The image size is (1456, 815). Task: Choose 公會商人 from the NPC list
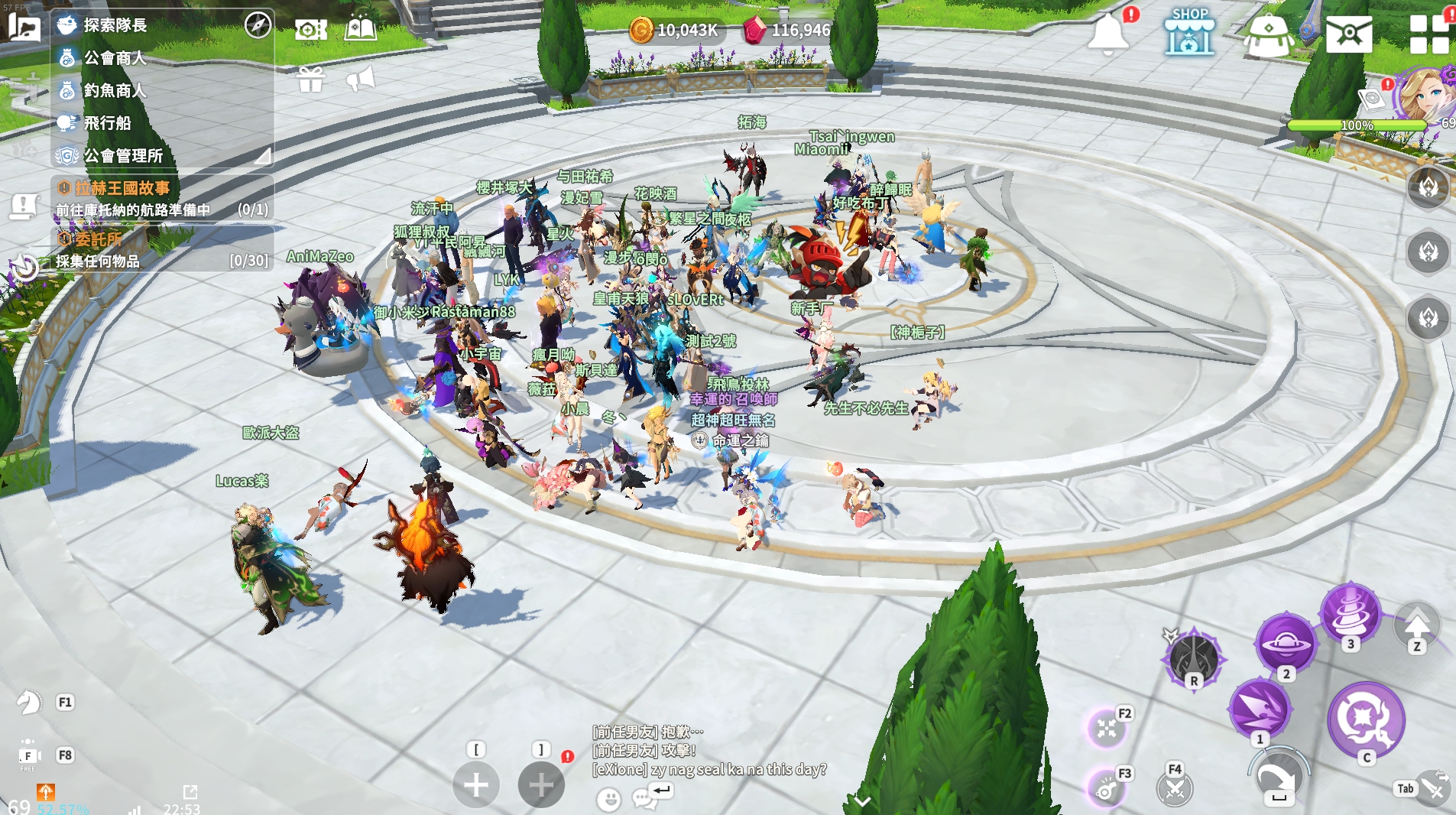[x=115, y=58]
